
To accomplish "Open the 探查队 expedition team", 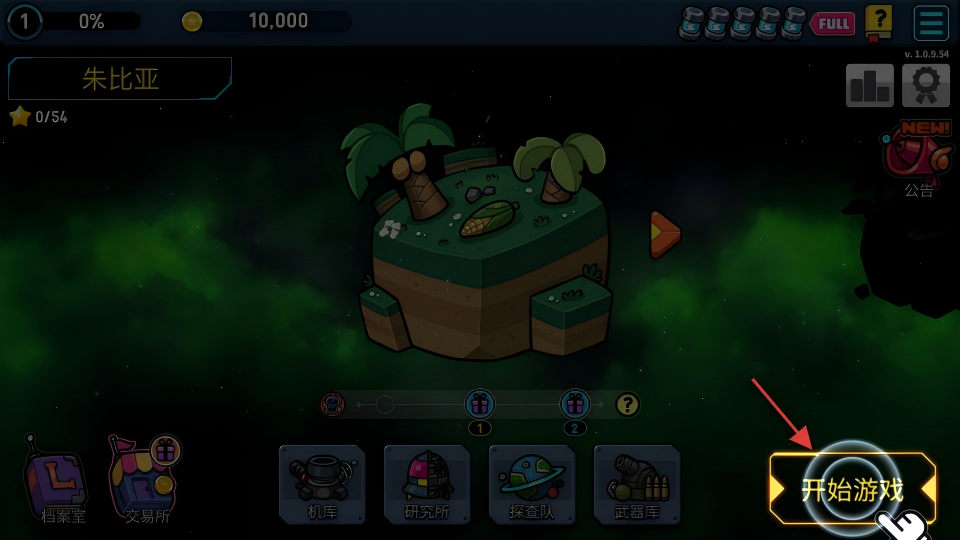I will click(x=532, y=484).
